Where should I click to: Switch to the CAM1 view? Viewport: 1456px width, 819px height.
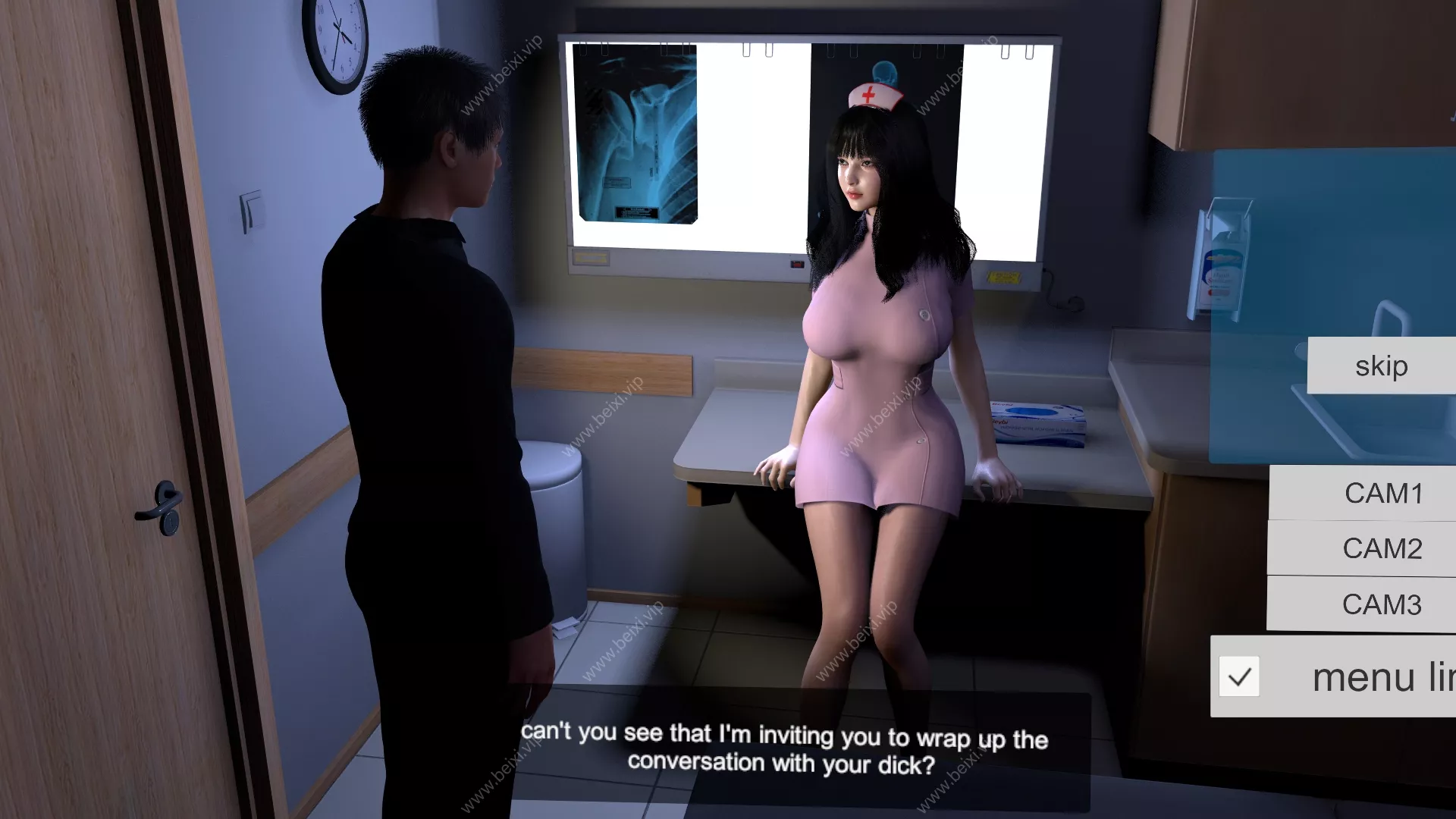pyautogui.click(x=1382, y=493)
